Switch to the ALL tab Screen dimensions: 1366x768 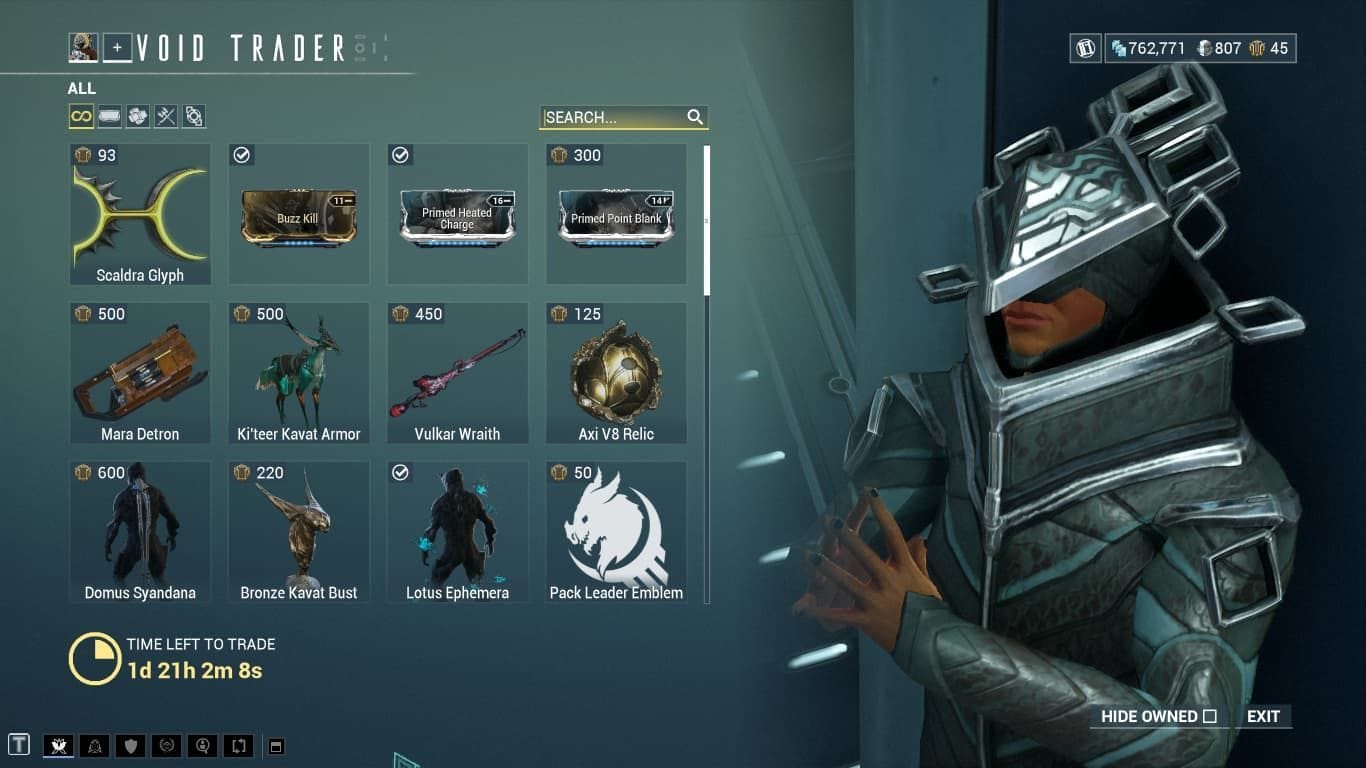tap(81, 88)
